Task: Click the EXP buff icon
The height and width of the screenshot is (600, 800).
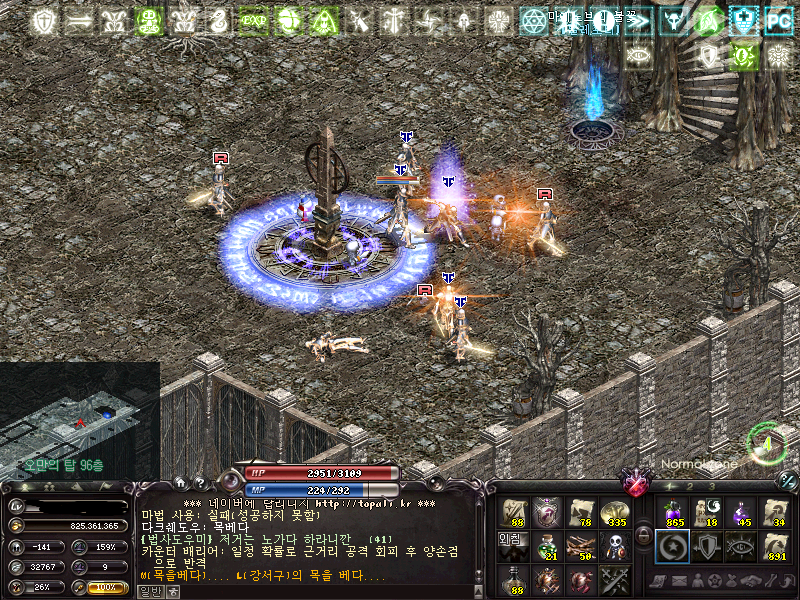Action: point(253,19)
